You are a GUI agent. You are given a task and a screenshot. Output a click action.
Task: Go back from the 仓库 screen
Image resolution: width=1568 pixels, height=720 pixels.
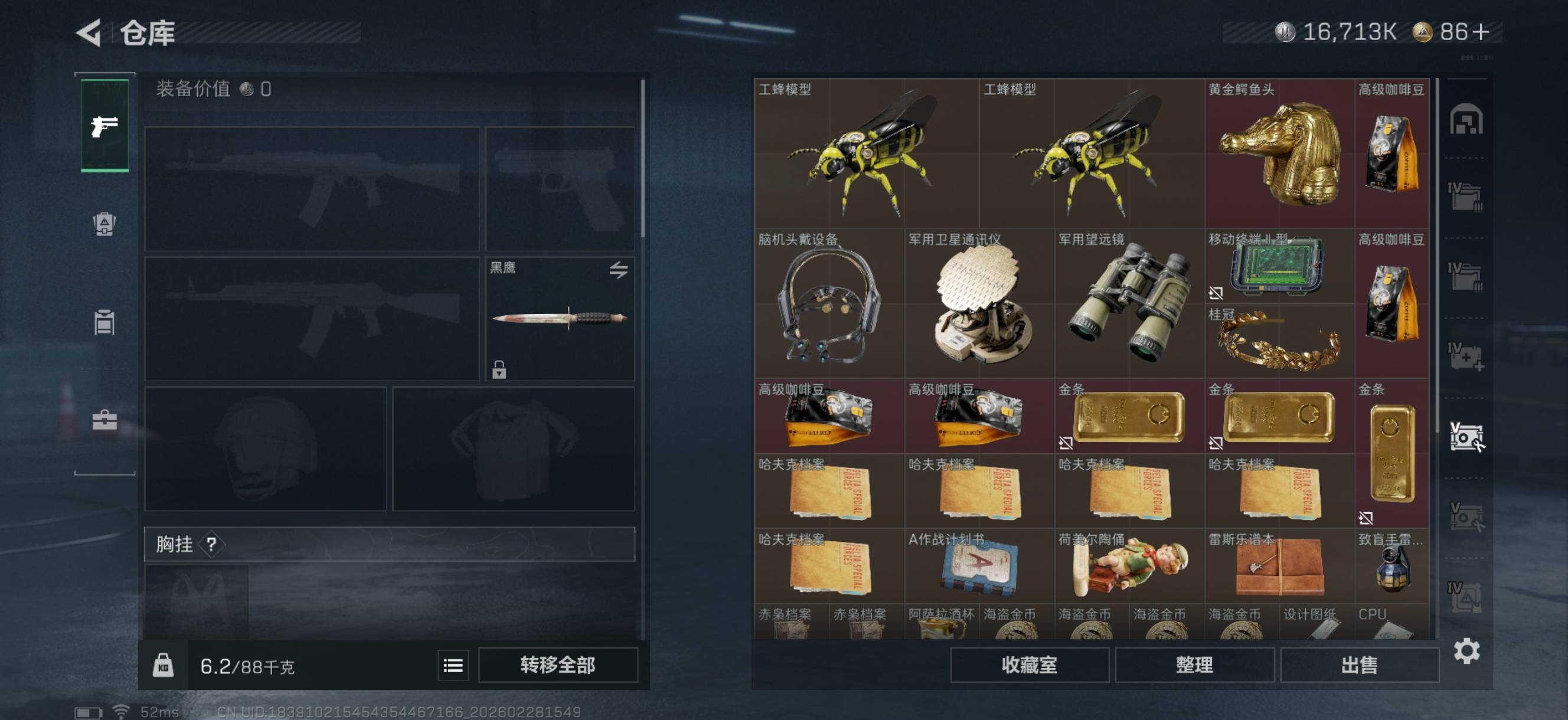pos(90,33)
